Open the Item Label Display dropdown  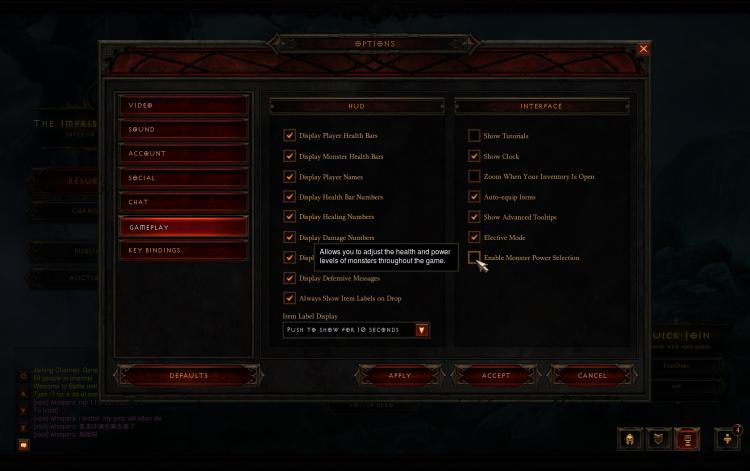[x=421, y=330]
